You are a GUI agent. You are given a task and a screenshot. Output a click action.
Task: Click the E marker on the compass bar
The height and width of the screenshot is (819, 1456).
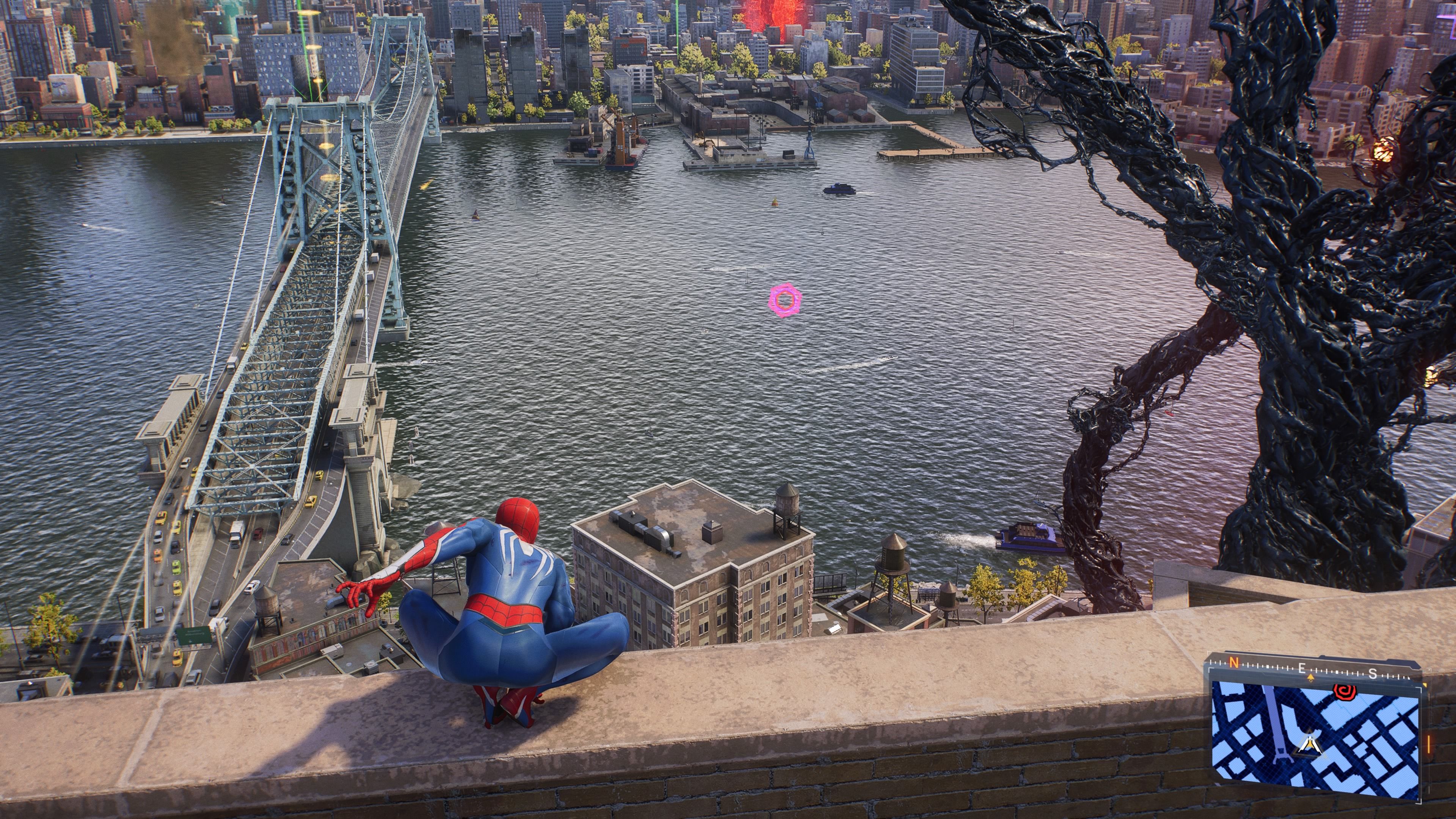(x=1302, y=669)
